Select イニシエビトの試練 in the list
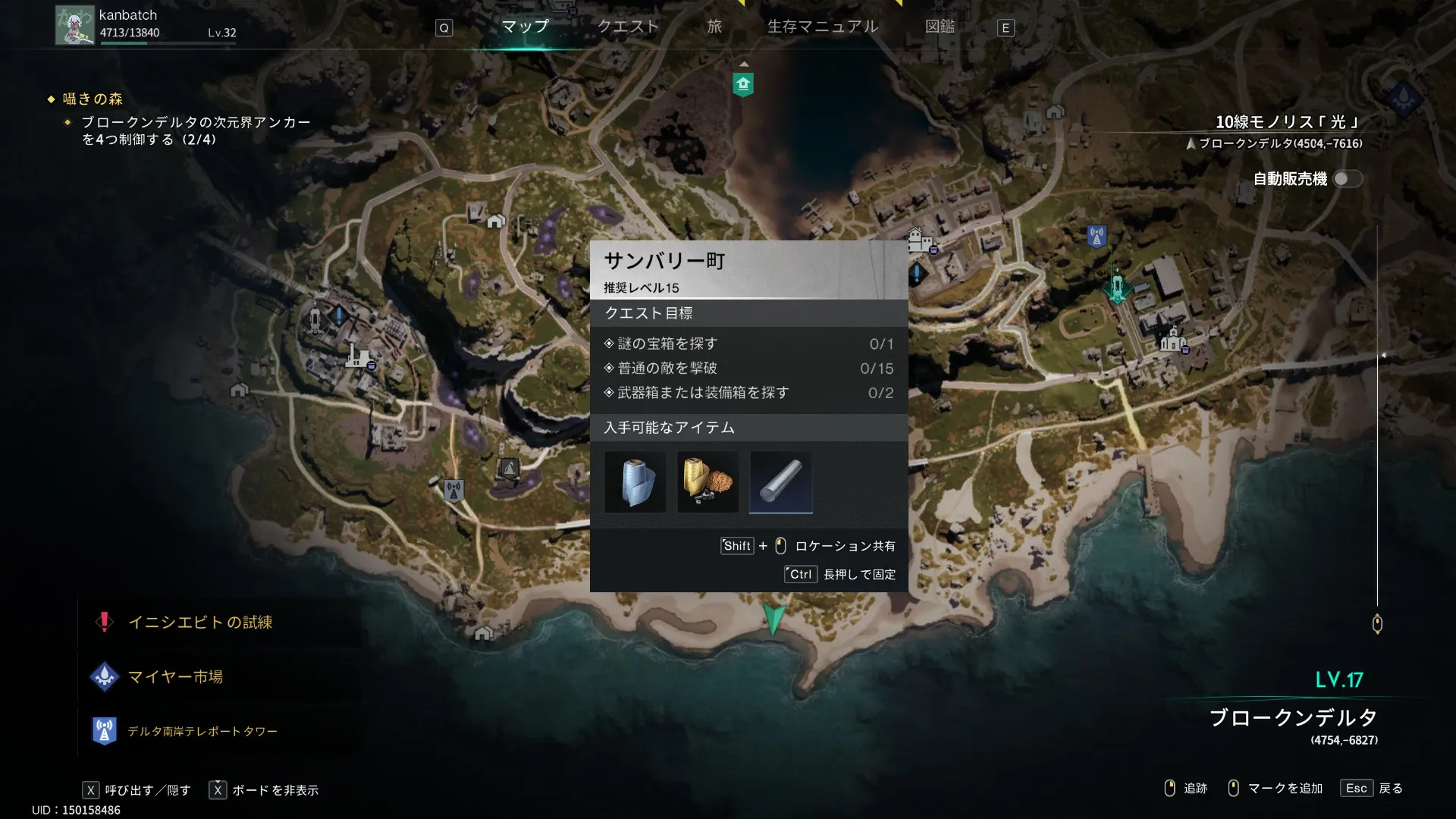This screenshot has width=1456, height=819. (x=199, y=623)
